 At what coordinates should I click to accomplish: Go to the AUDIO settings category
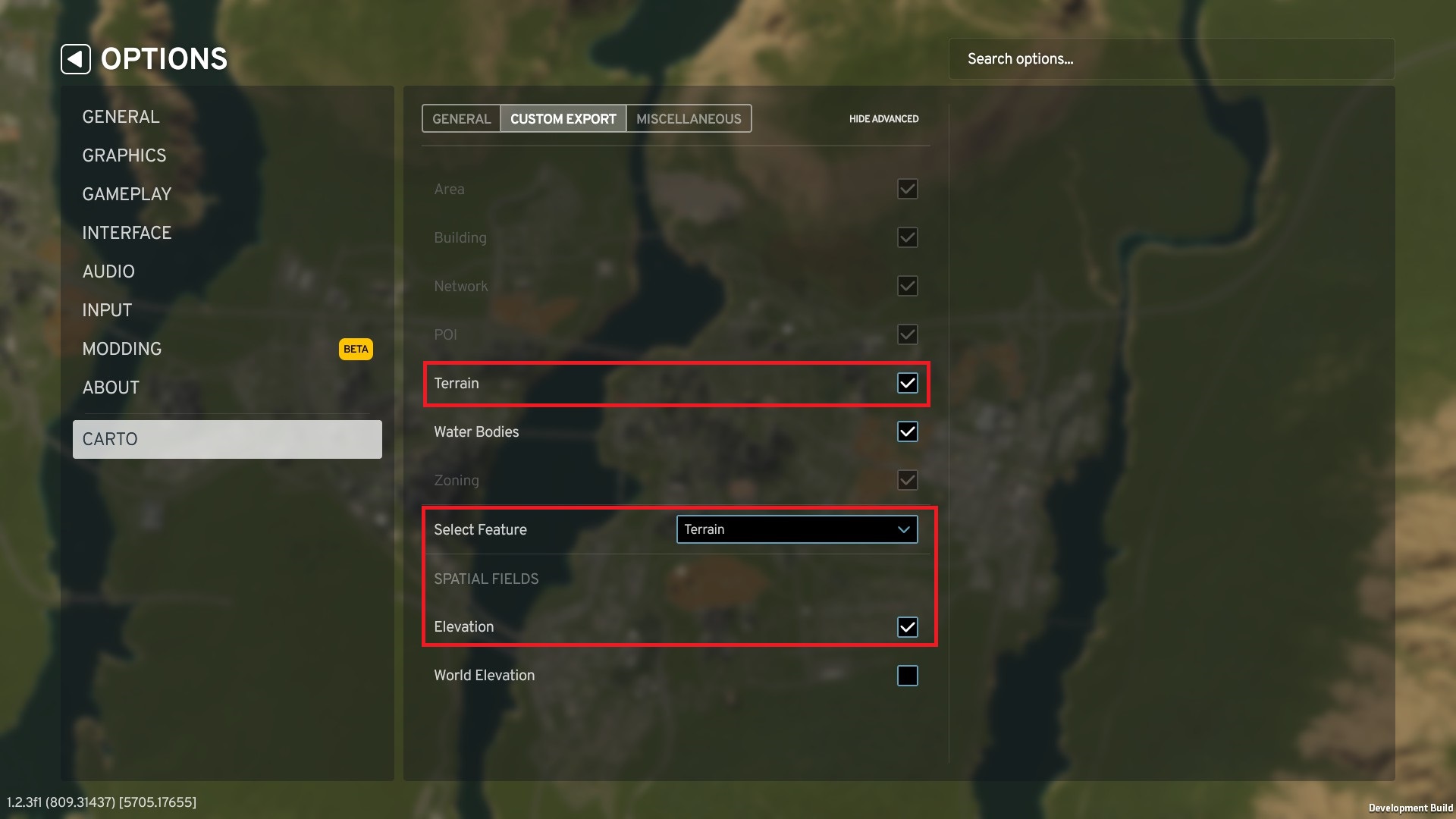pyautogui.click(x=108, y=271)
